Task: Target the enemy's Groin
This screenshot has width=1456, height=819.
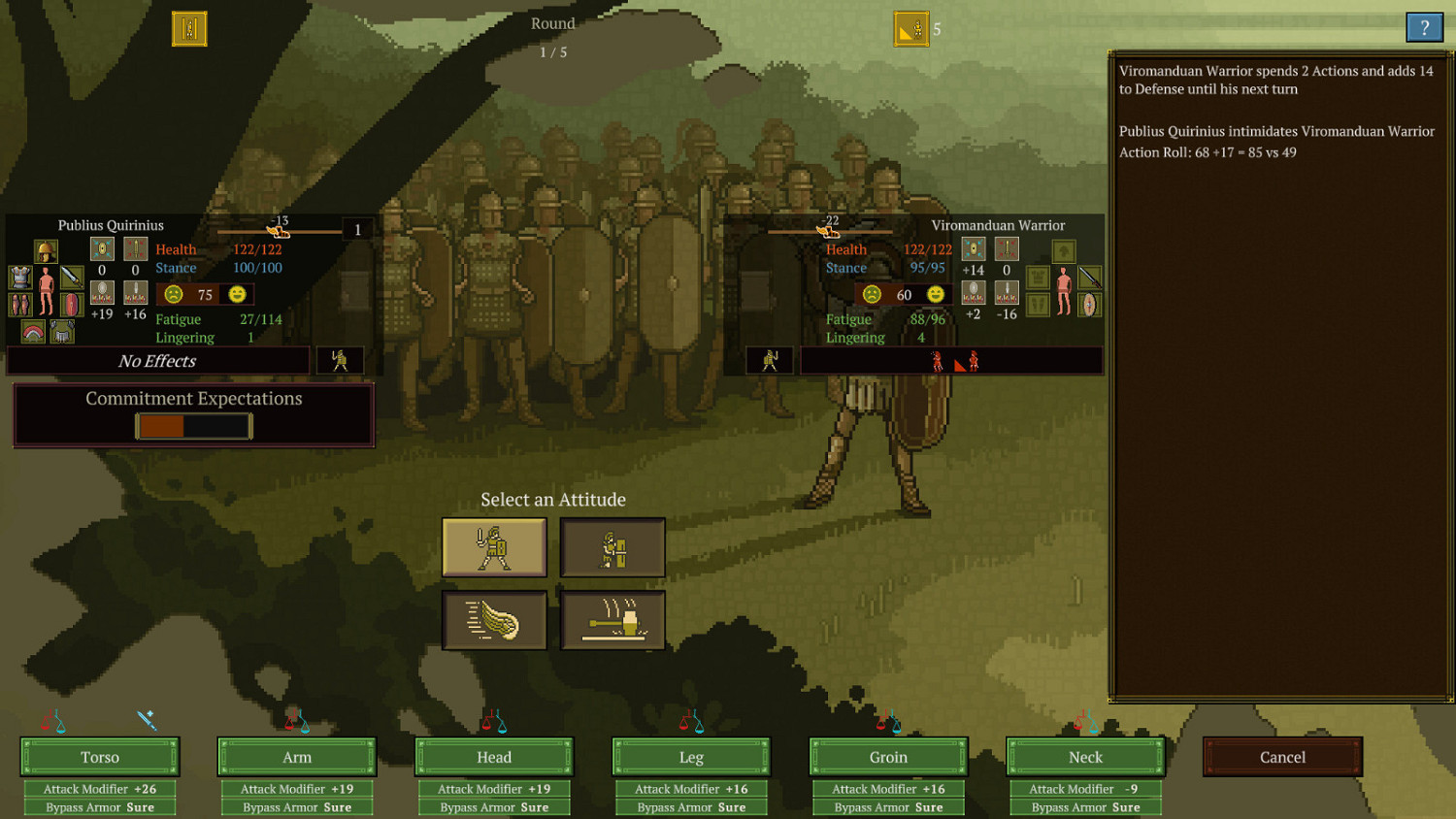Action: tap(888, 757)
